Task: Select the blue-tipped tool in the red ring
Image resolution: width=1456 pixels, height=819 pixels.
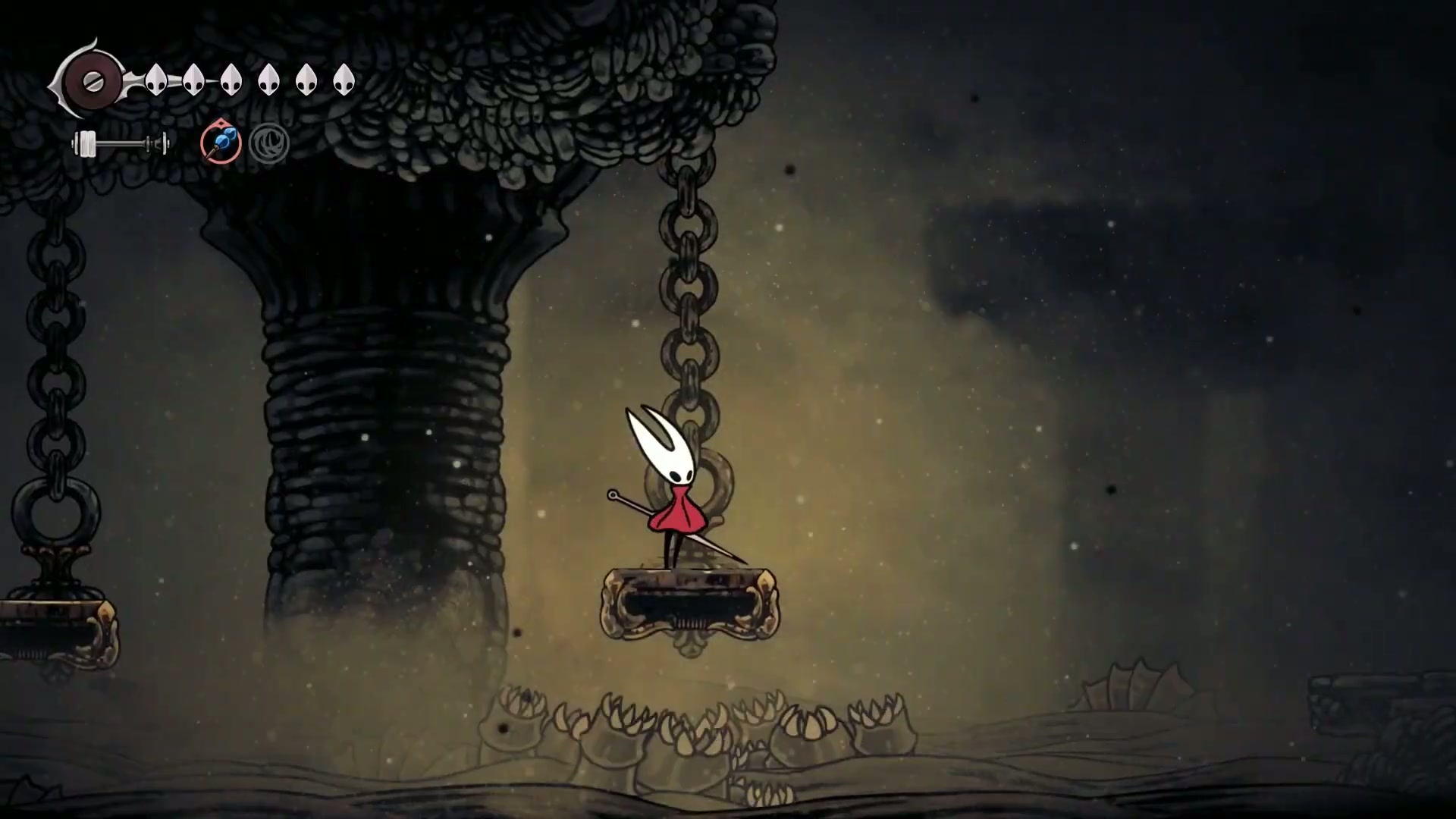Action: [x=221, y=143]
